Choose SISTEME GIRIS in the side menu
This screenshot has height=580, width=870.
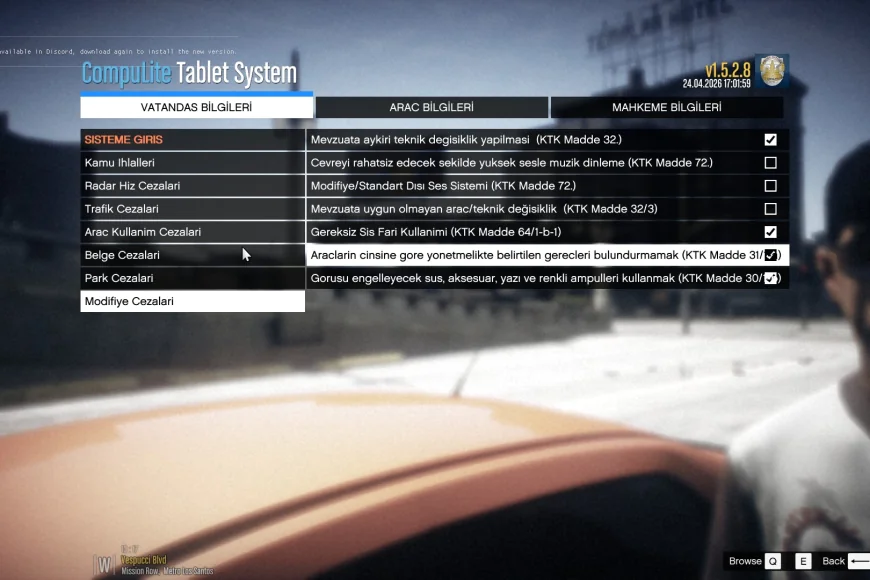click(x=192, y=140)
